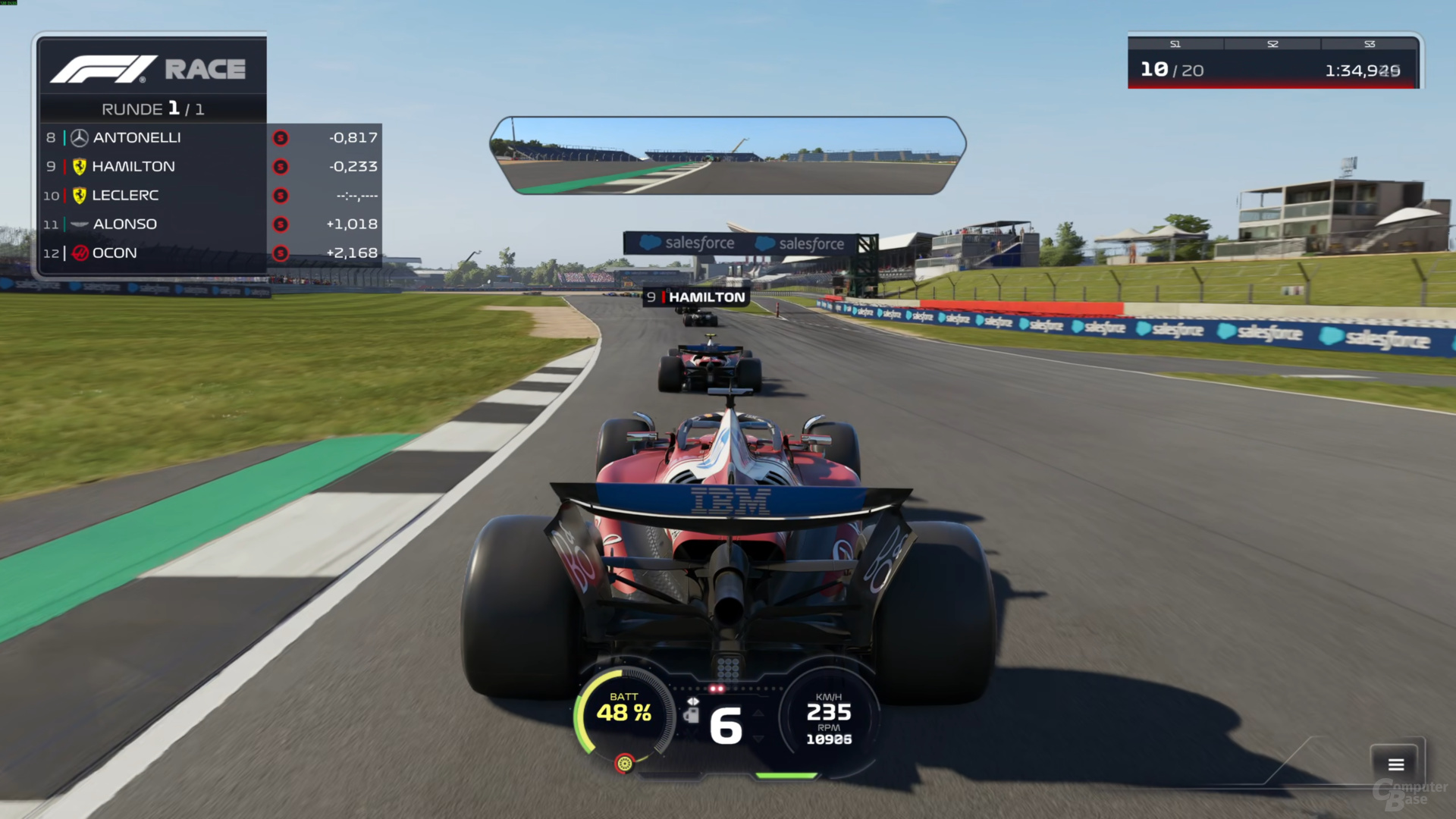Image resolution: width=1456 pixels, height=819 pixels.
Task: Click the Hamilton name tag above the car
Action: point(697,297)
